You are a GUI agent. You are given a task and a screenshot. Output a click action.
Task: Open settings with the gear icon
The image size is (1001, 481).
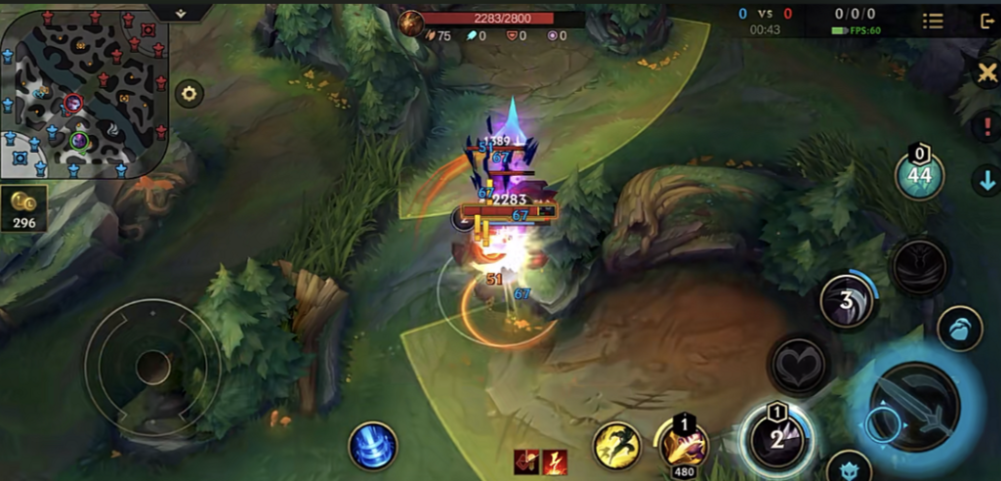pos(188,94)
